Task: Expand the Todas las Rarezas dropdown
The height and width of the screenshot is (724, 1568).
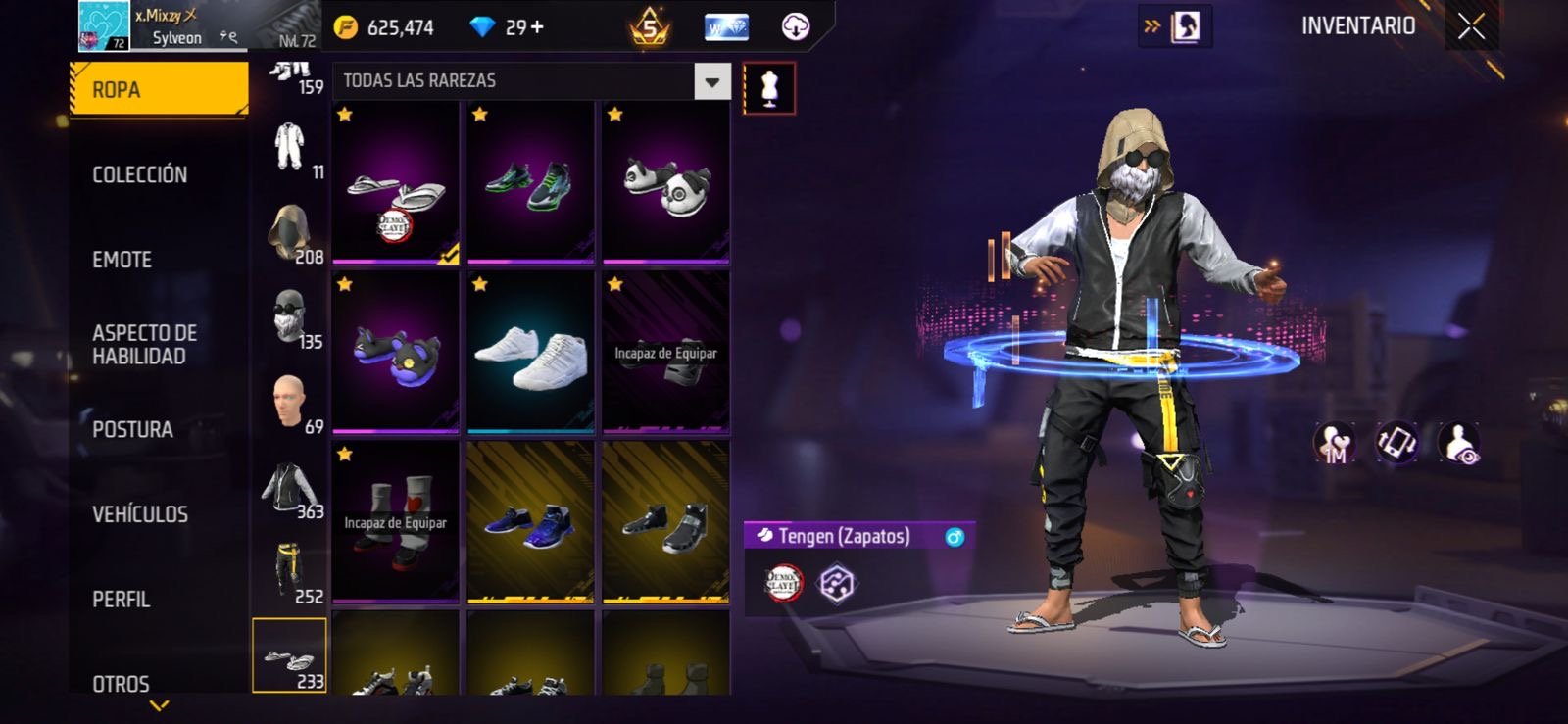Action: (712, 81)
